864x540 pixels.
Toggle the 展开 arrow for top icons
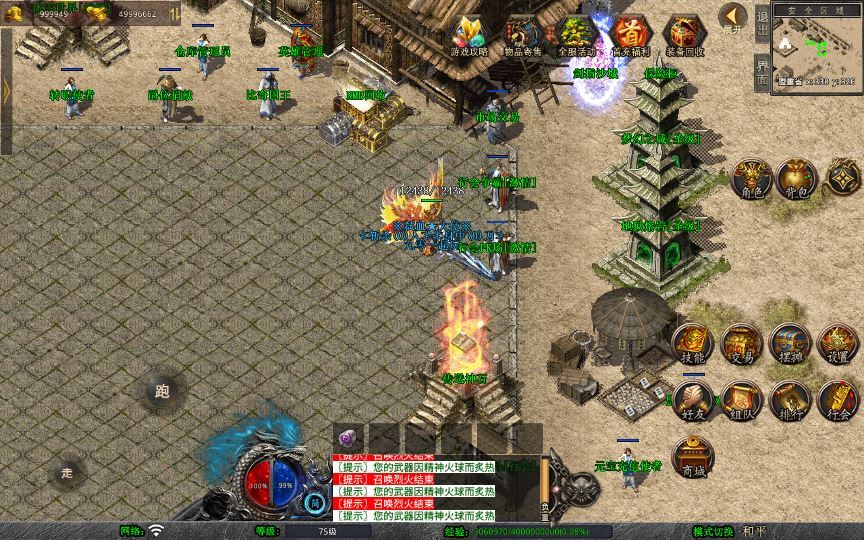point(733,18)
